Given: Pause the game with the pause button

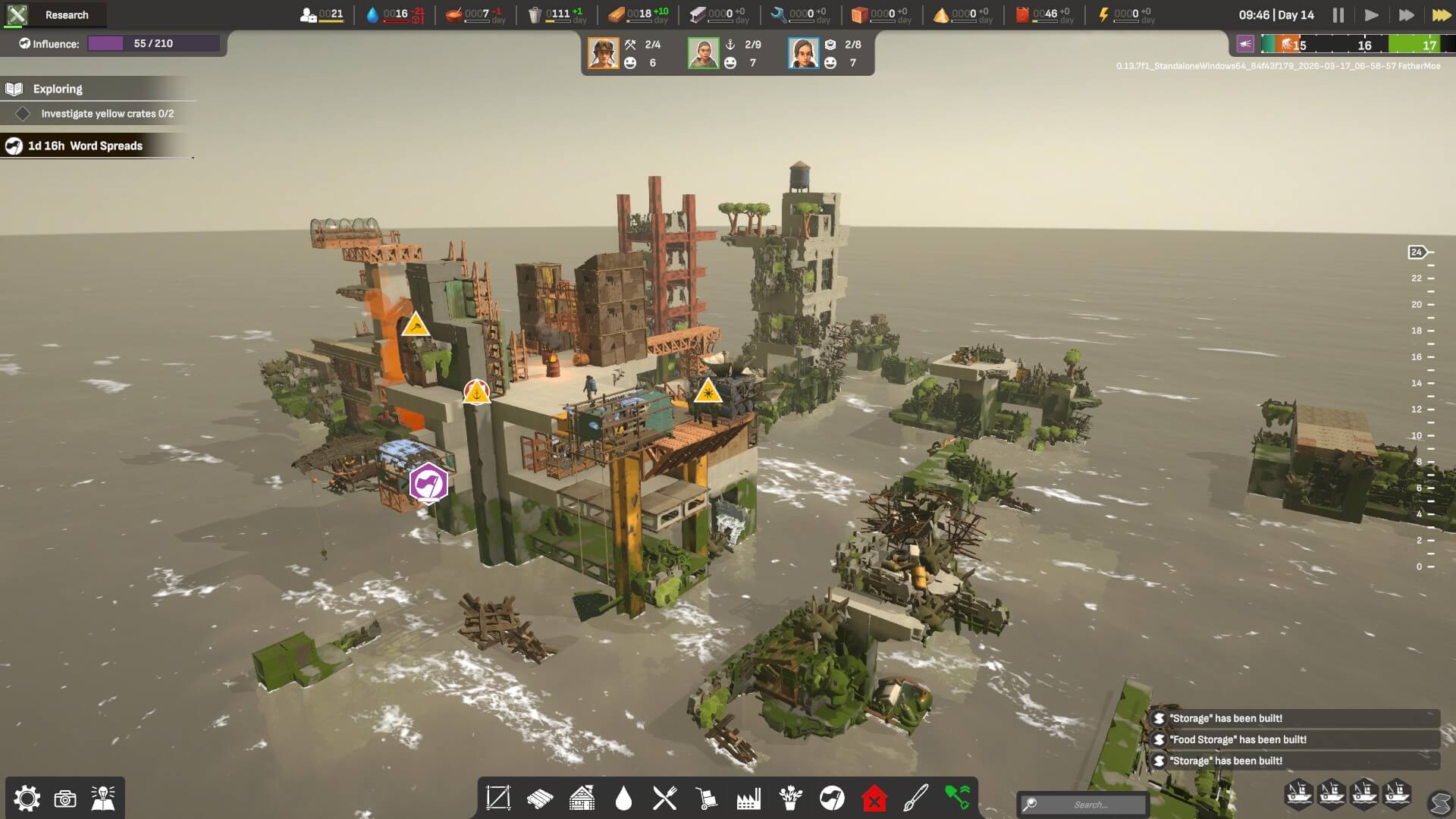Looking at the screenshot, I should click(1339, 14).
